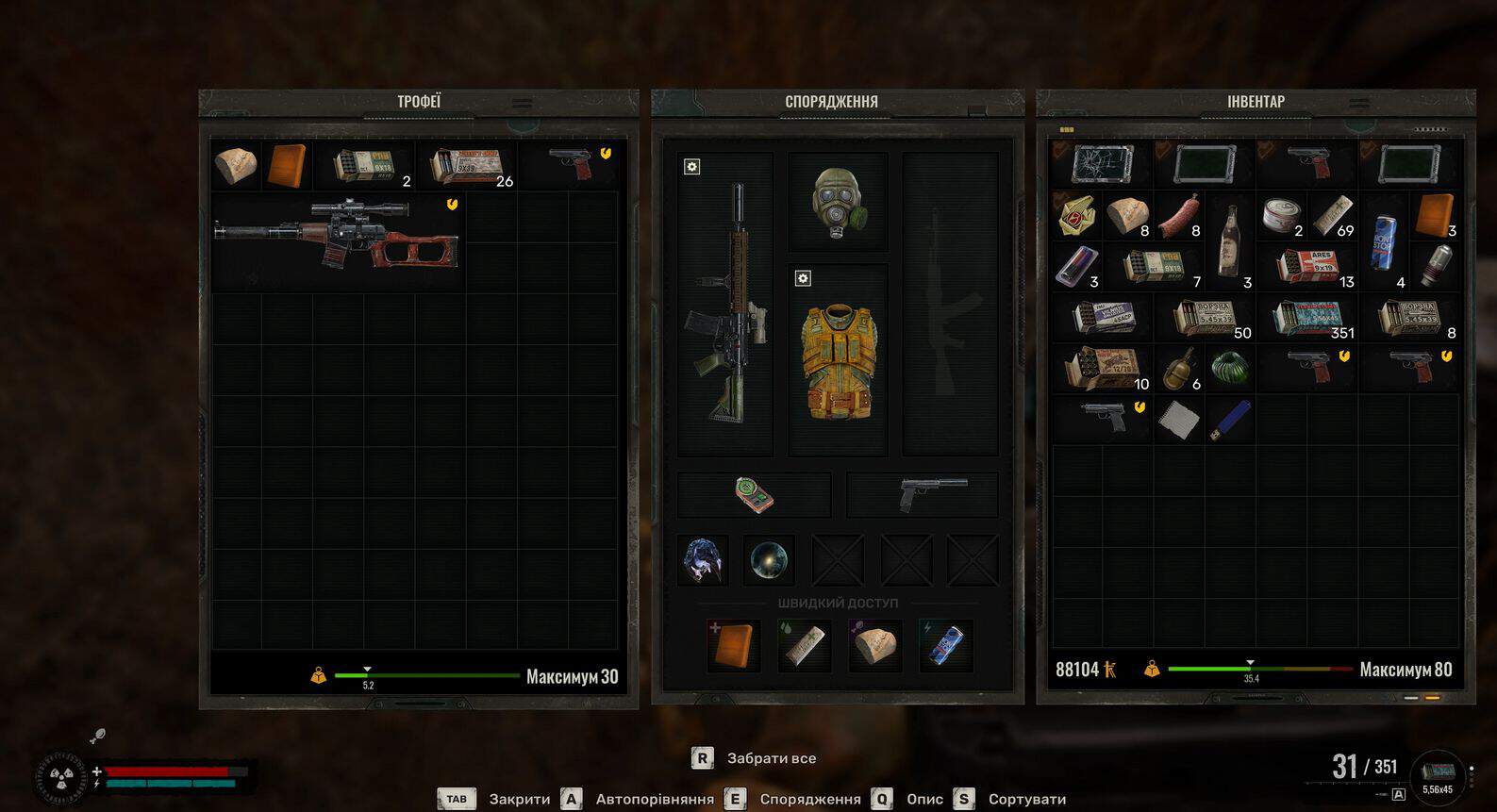Viewport: 1497px width, 812px height.
Task: Choose the bandage stack of 69
Action: click(x=1334, y=216)
